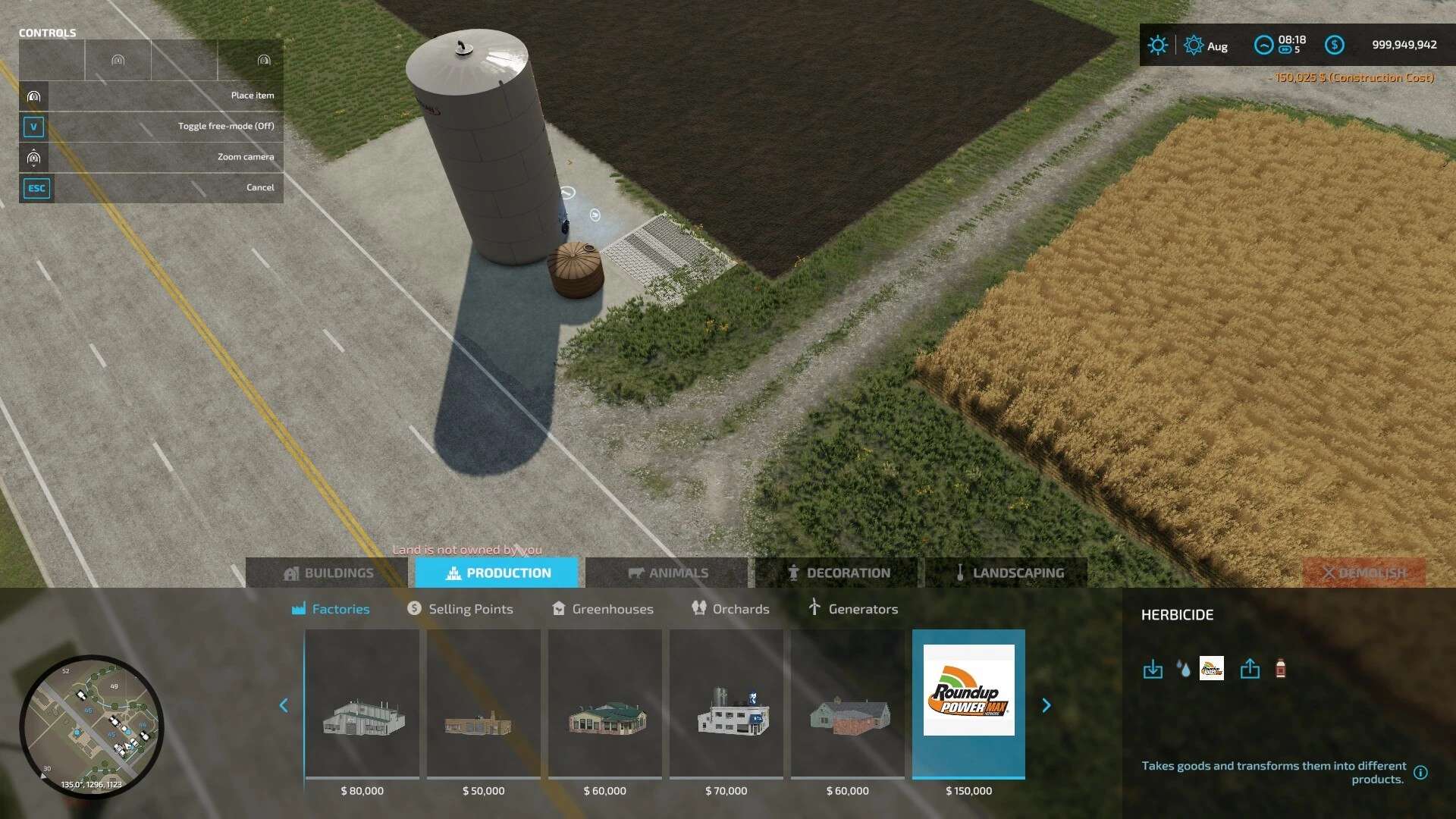Open the Greenhouses subcategory
The height and width of the screenshot is (819, 1456).
pos(603,609)
